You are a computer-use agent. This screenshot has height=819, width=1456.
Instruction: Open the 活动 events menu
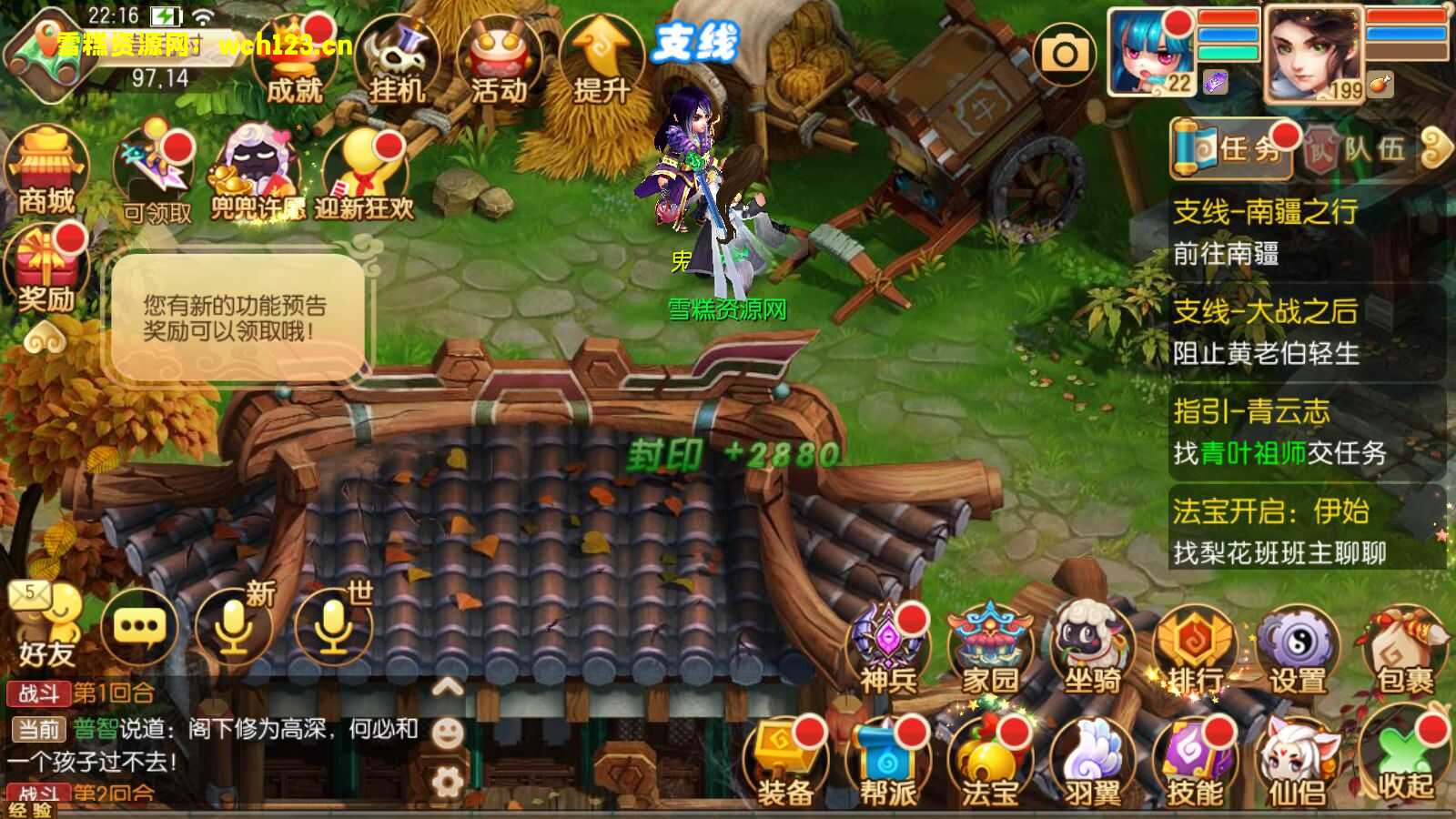pyautogui.click(x=499, y=62)
